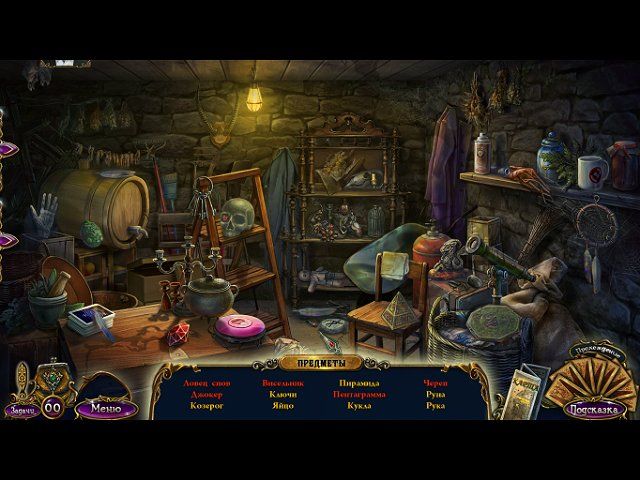Click the jeweled amulet icon
Viewport: 640px width, 480px height.
(x=52, y=378)
